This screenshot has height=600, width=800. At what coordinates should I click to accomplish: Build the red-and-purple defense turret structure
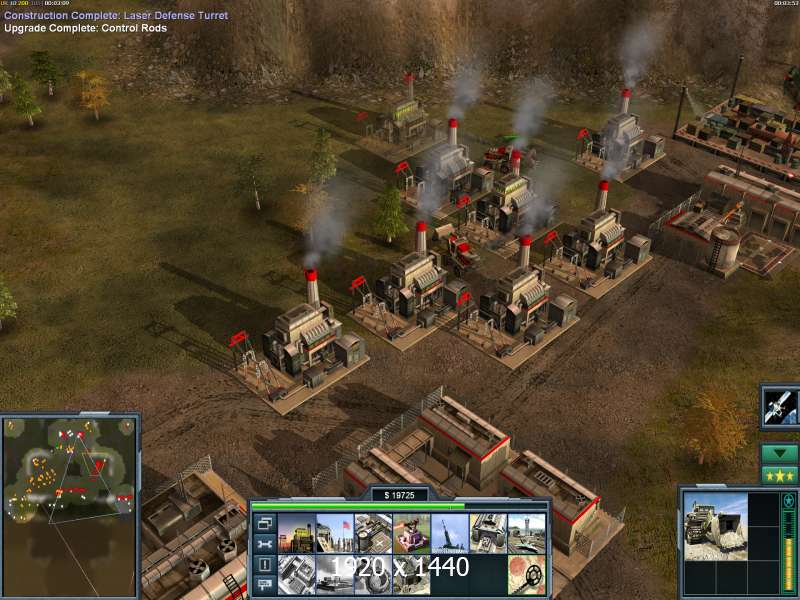click(411, 534)
